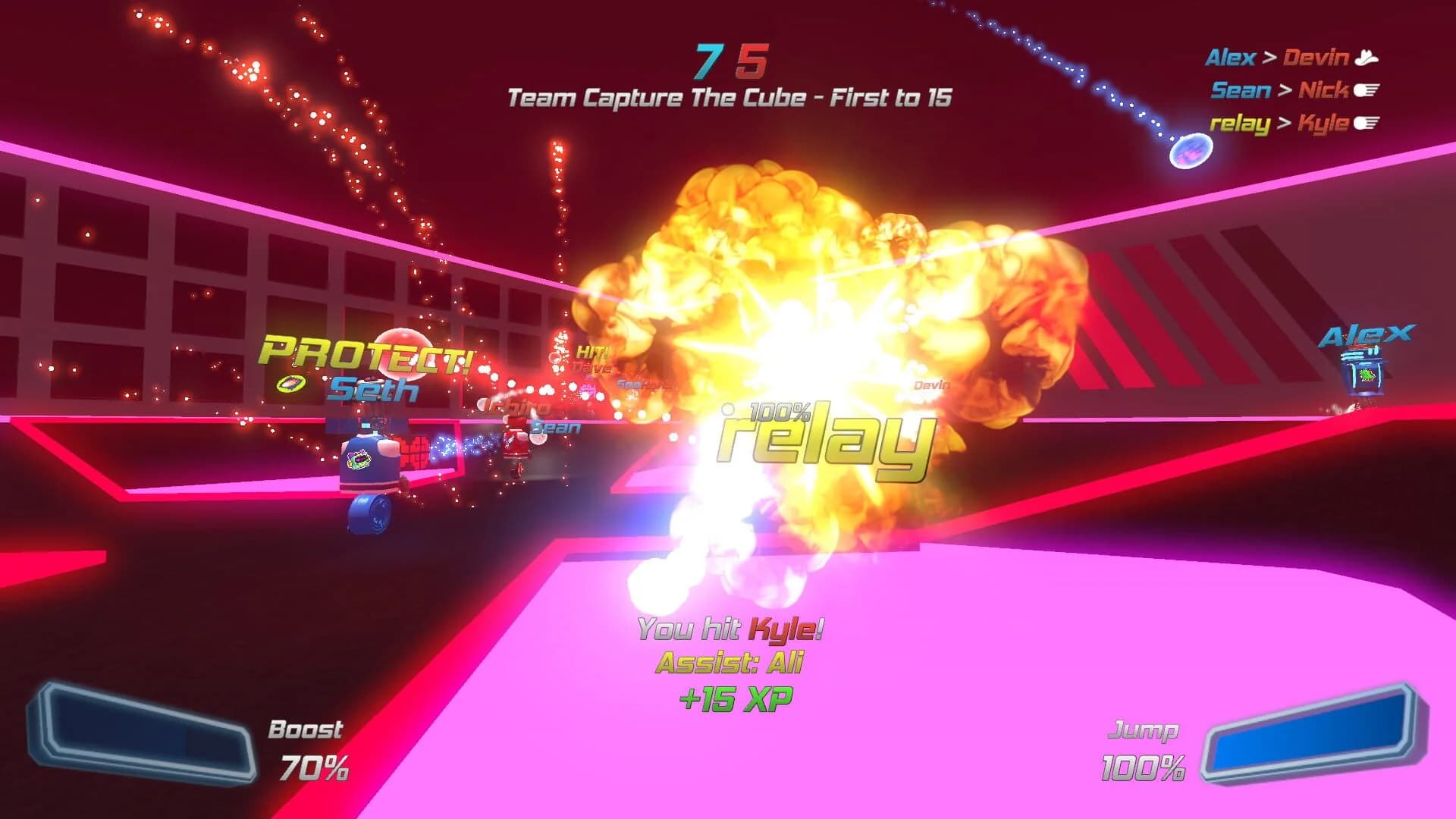Click the cowboy hat icon beside Devin's name

pos(1366,58)
